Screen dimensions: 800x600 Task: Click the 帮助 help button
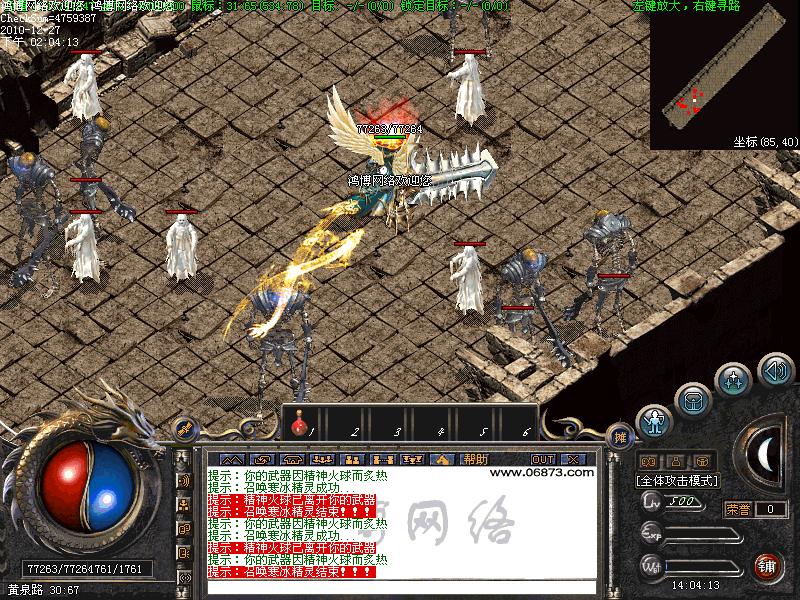[476, 459]
